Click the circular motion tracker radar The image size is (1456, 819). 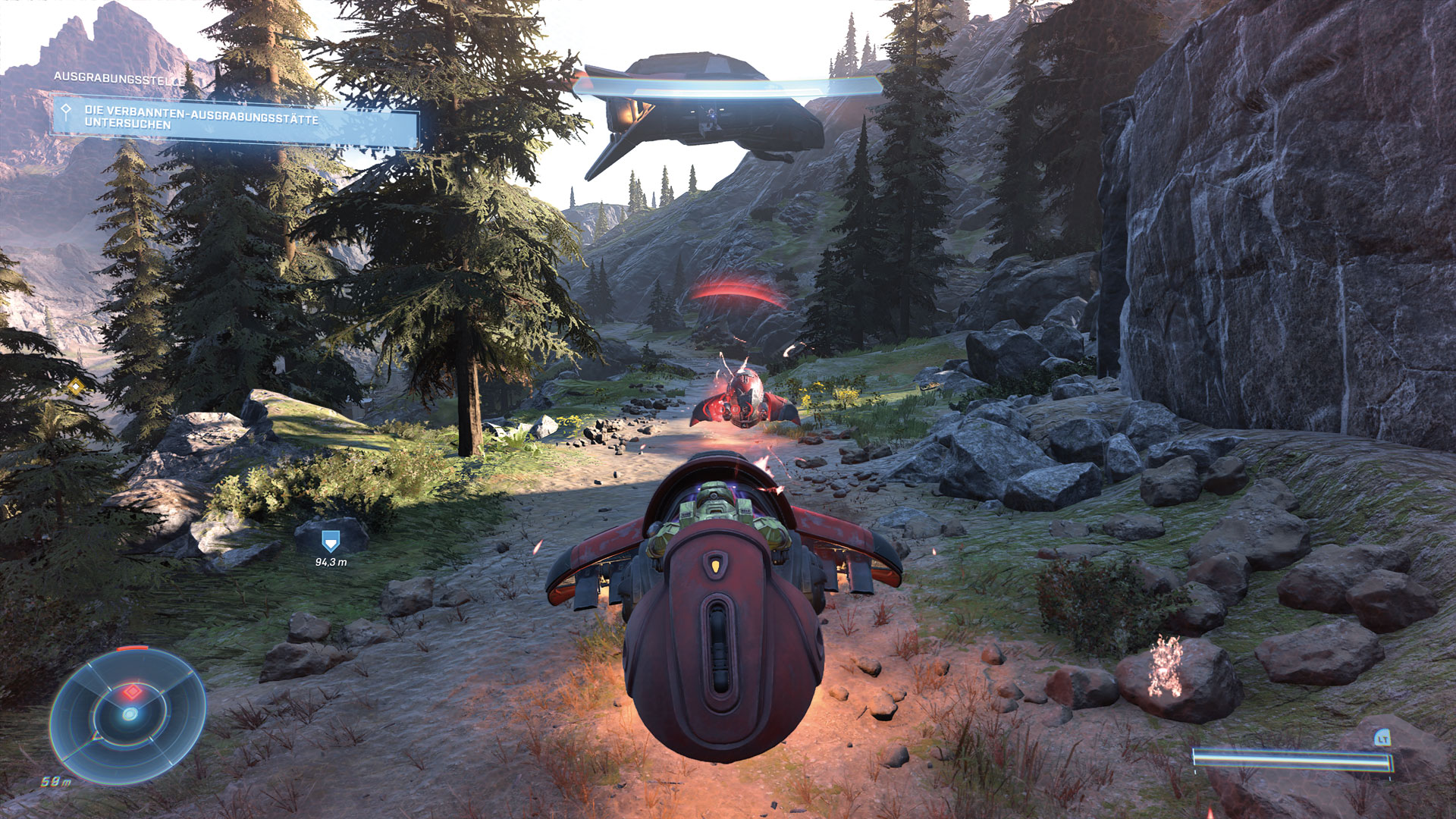coord(128,714)
